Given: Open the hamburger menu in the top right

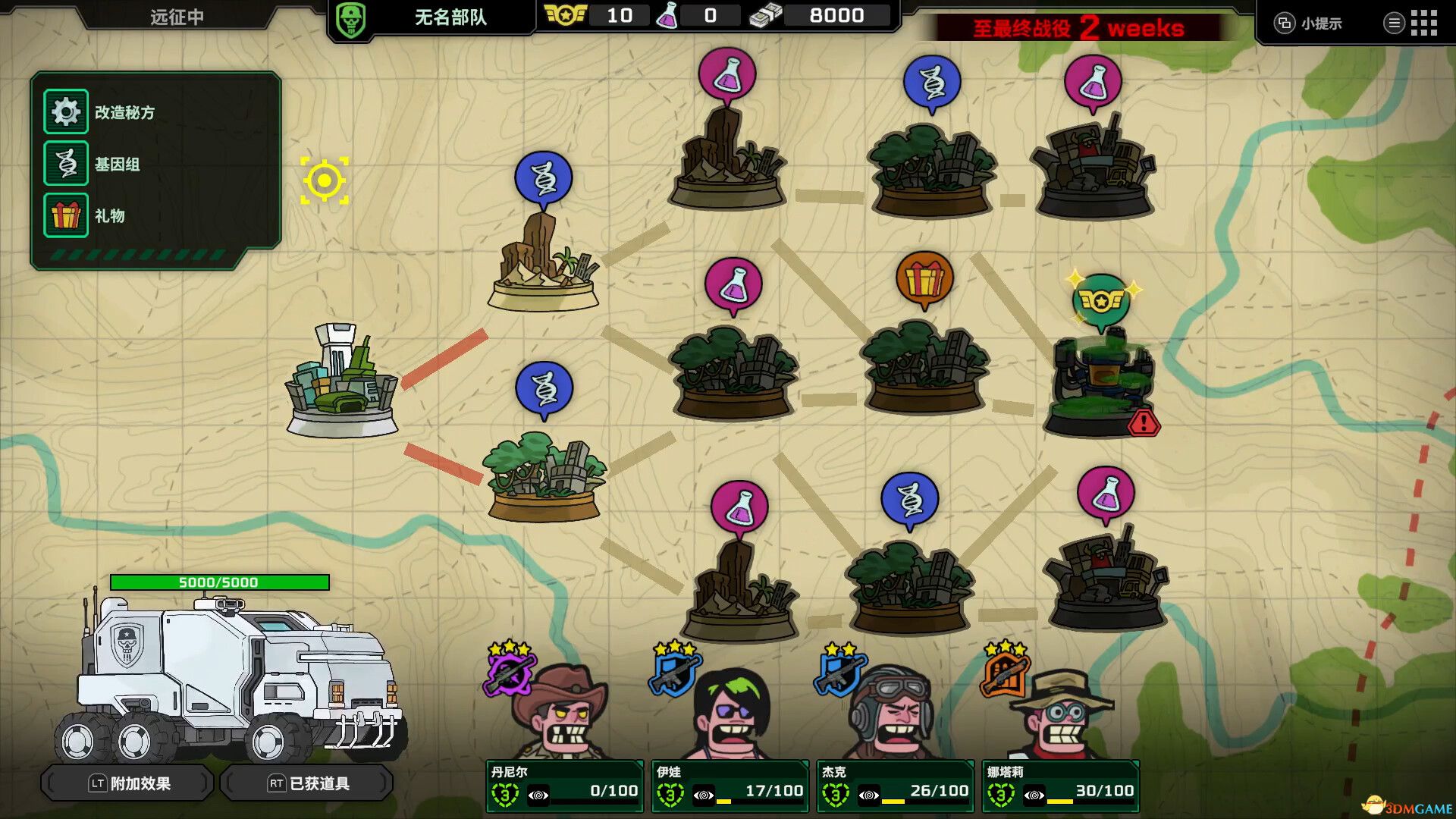Looking at the screenshot, I should [x=1395, y=22].
